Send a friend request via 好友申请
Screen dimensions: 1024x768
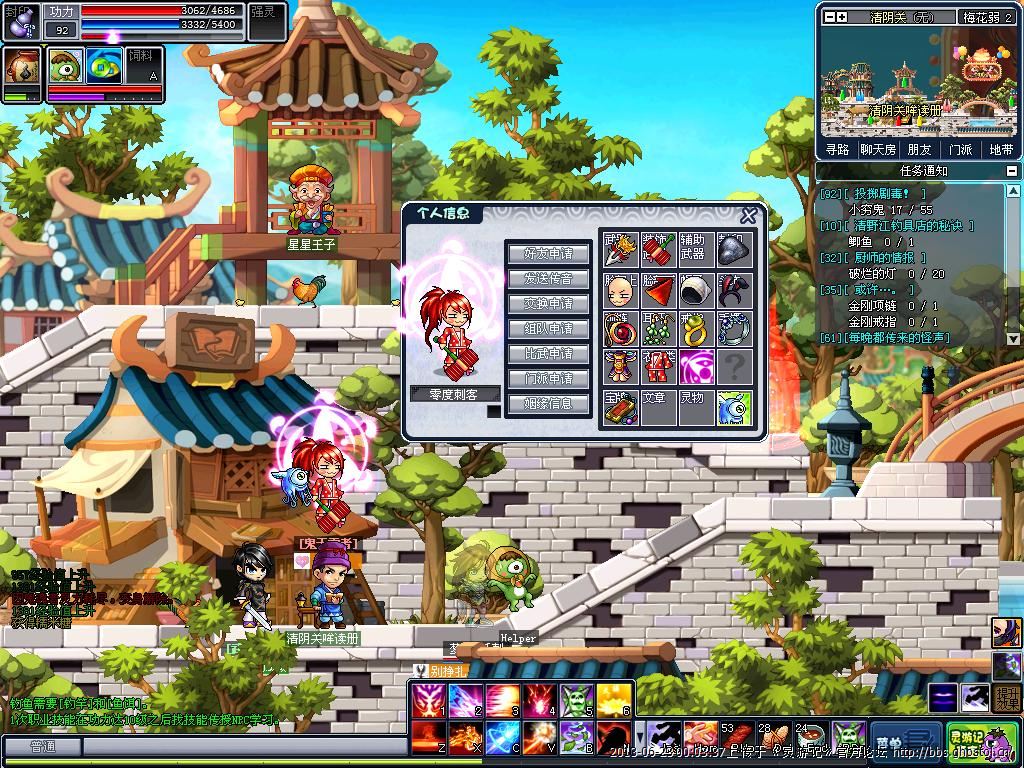point(548,254)
